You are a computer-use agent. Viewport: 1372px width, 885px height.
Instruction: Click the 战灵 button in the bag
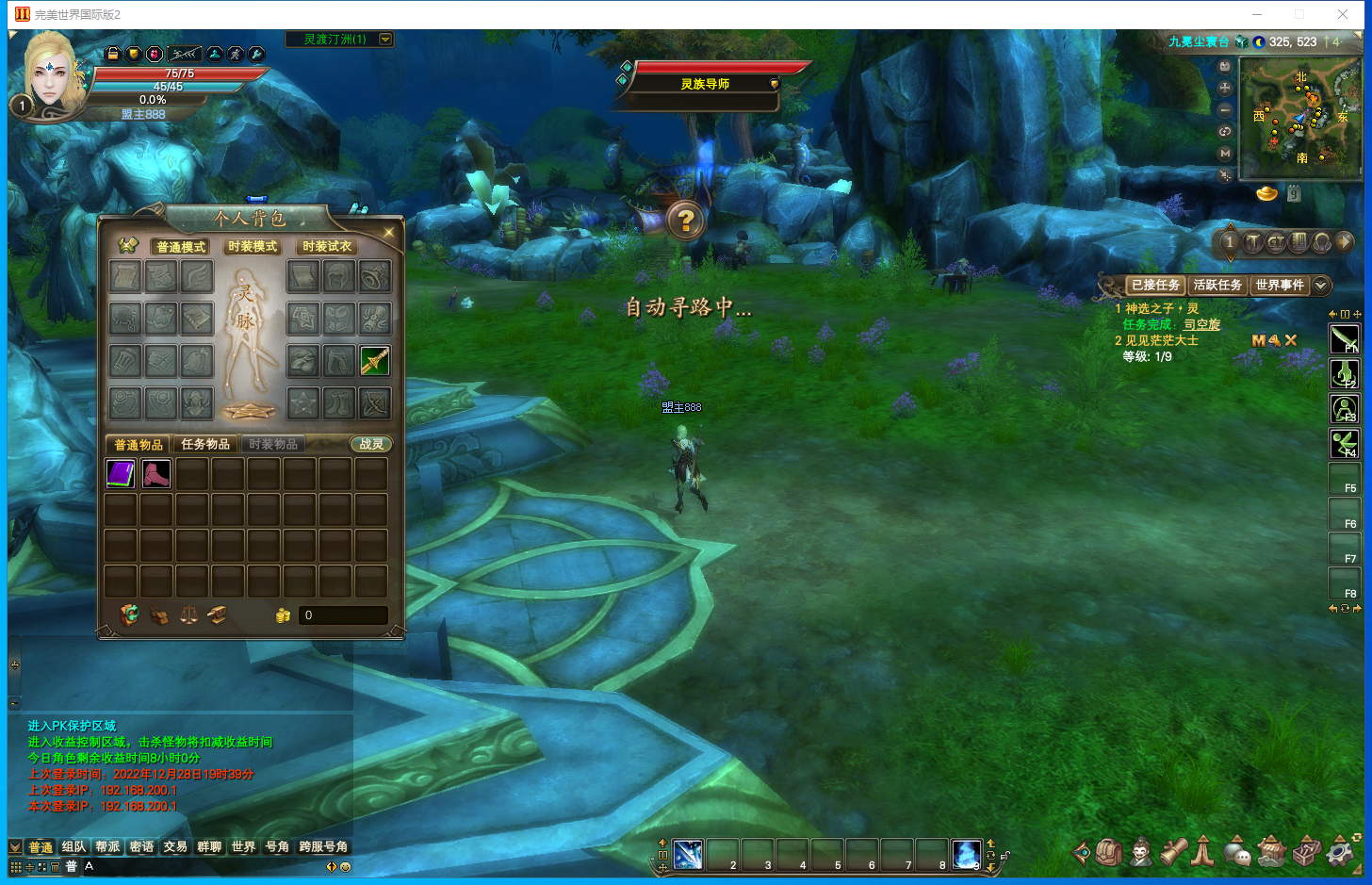point(371,444)
